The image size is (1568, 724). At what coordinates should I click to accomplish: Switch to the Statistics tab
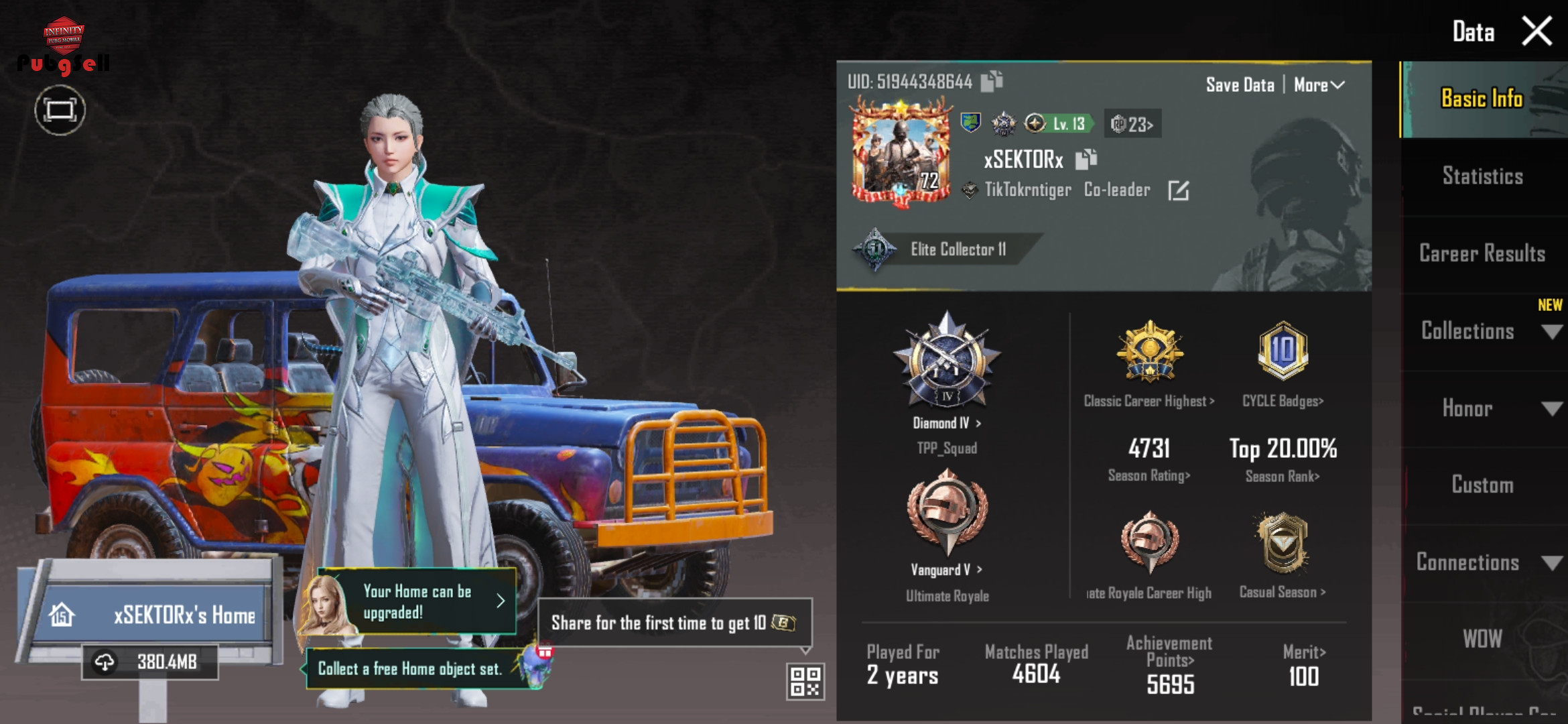1482,176
